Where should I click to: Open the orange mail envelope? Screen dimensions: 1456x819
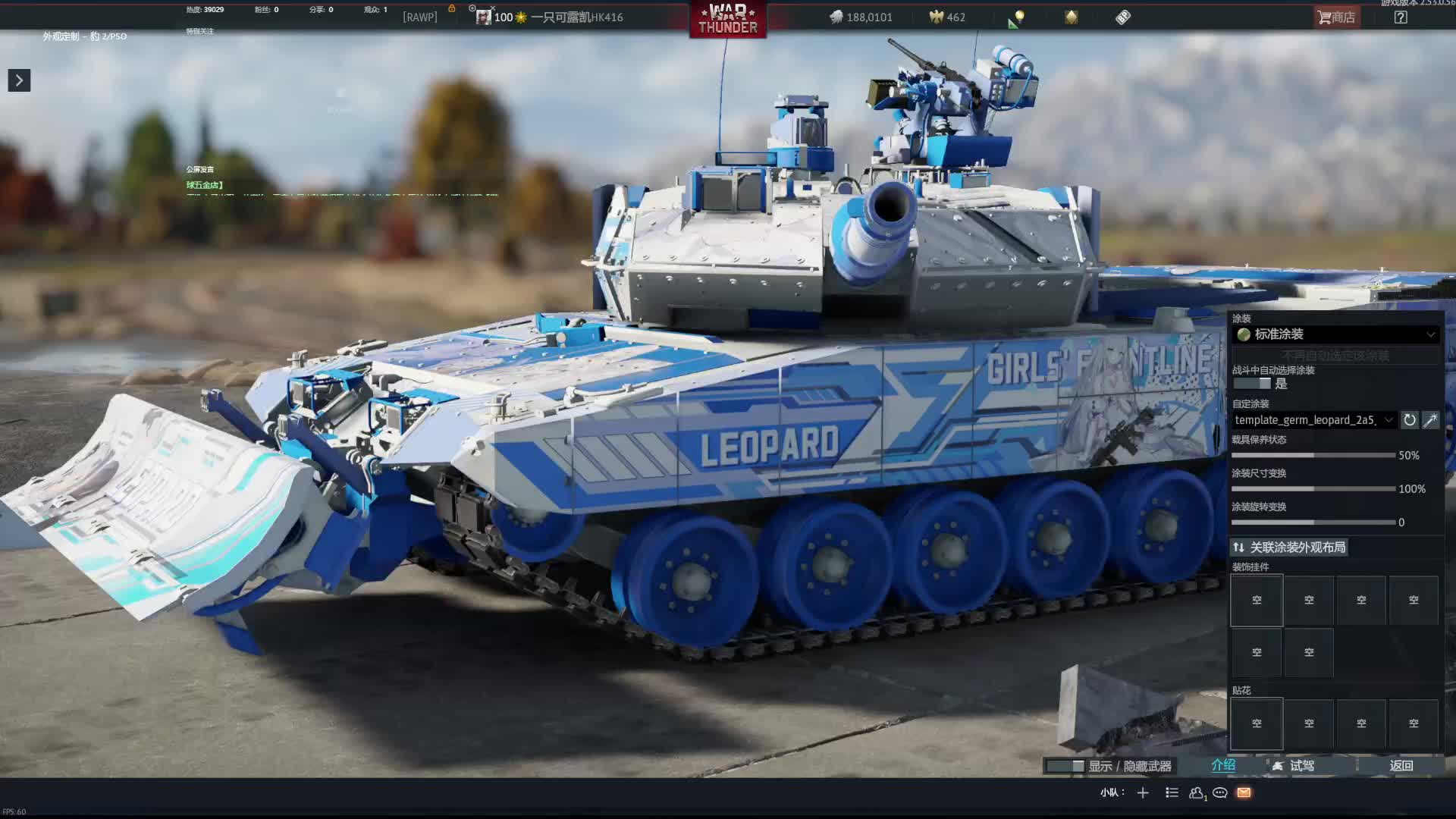click(1244, 793)
